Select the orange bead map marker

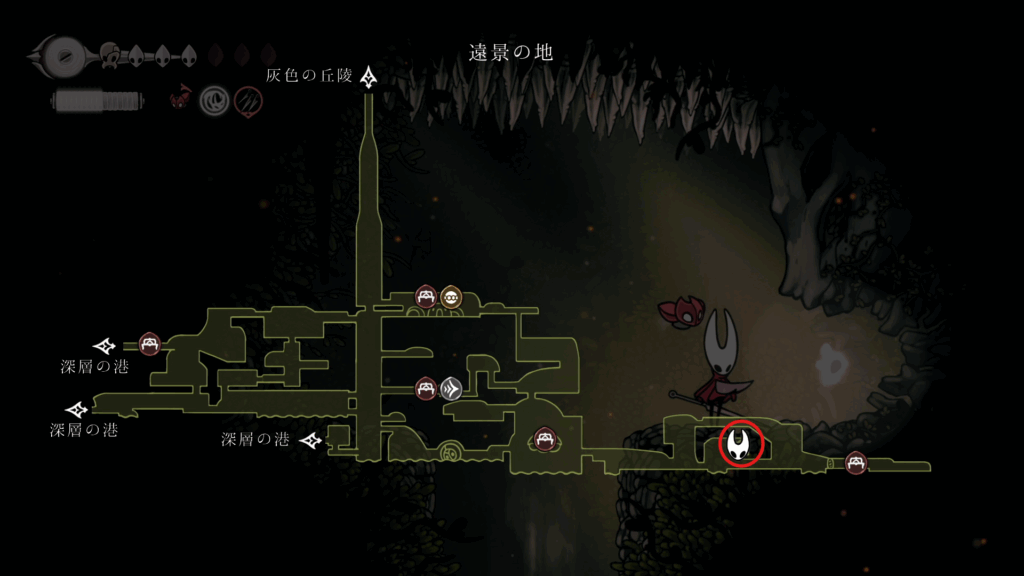tap(451, 296)
